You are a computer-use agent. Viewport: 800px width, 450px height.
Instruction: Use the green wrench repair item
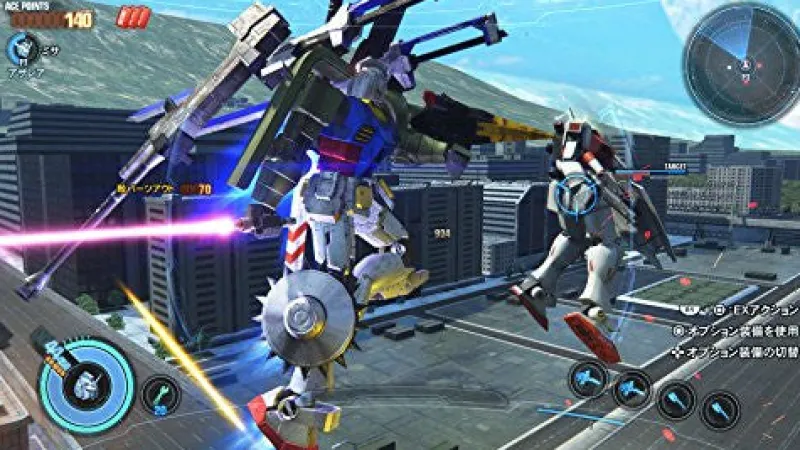pos(160,394)
